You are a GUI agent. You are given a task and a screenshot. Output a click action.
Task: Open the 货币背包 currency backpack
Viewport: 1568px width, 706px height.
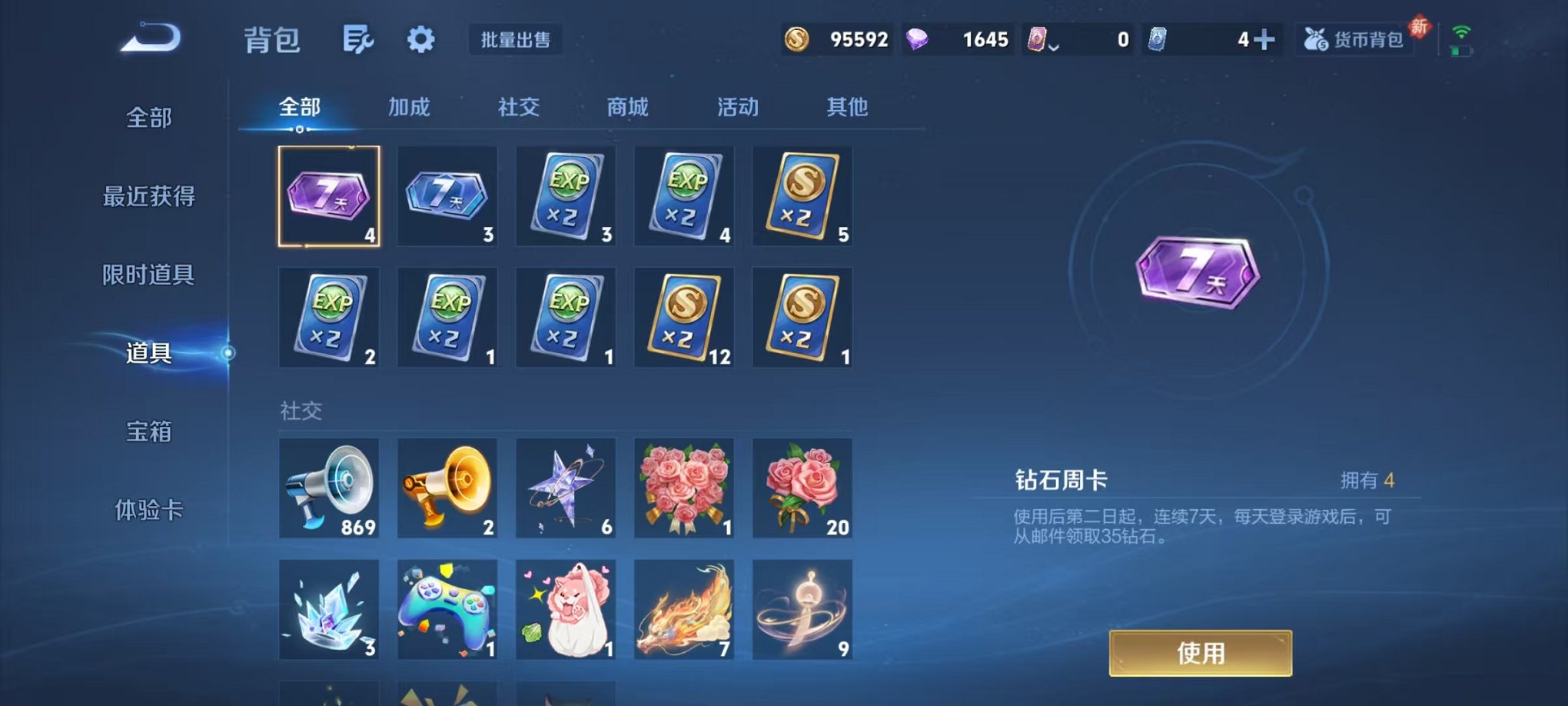click(x=1354, y=38)
